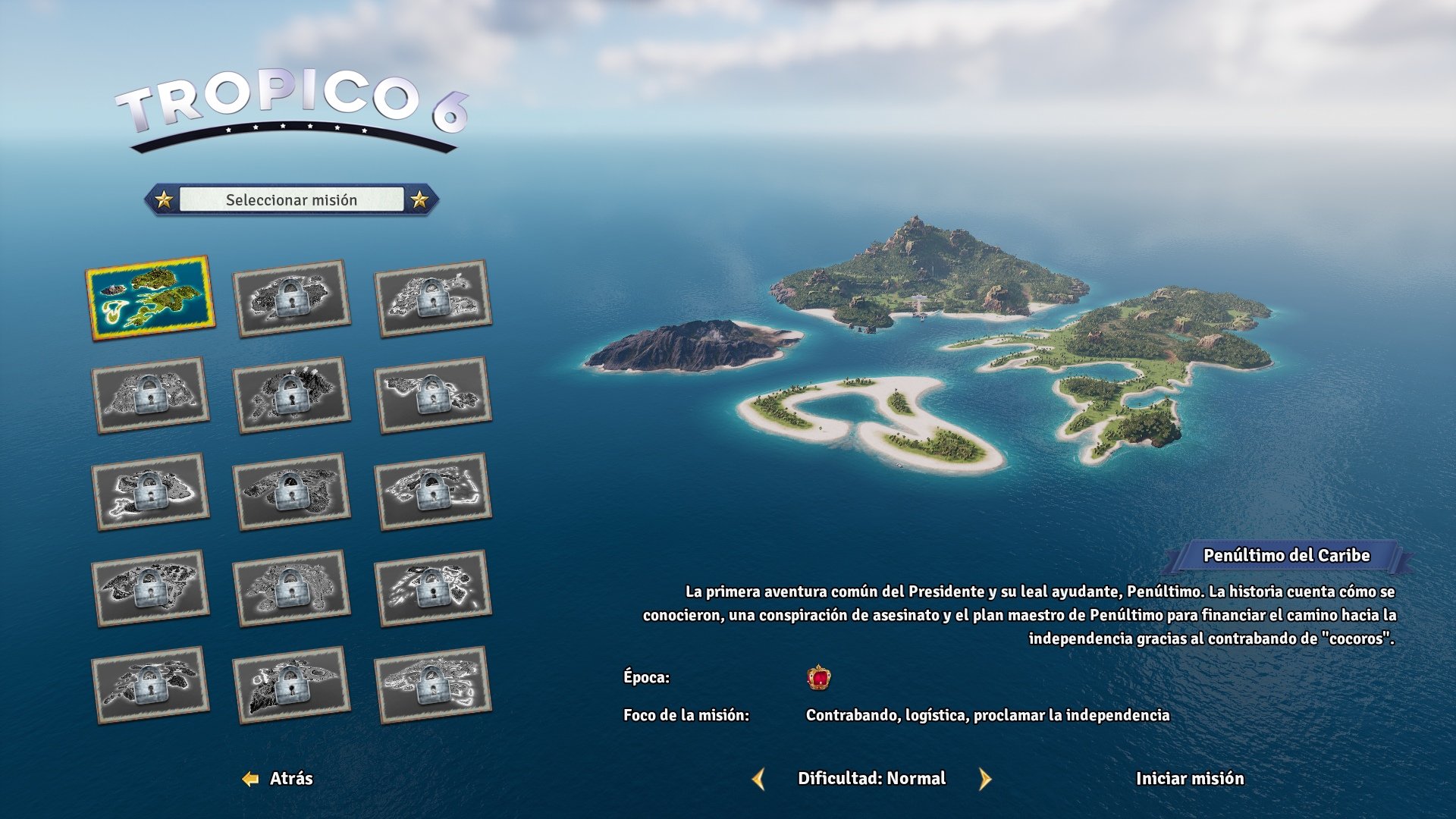This screenshot has width=1456, height=819.
Task: Click the Seleccionar misión banner
Action: coord(291,200)
